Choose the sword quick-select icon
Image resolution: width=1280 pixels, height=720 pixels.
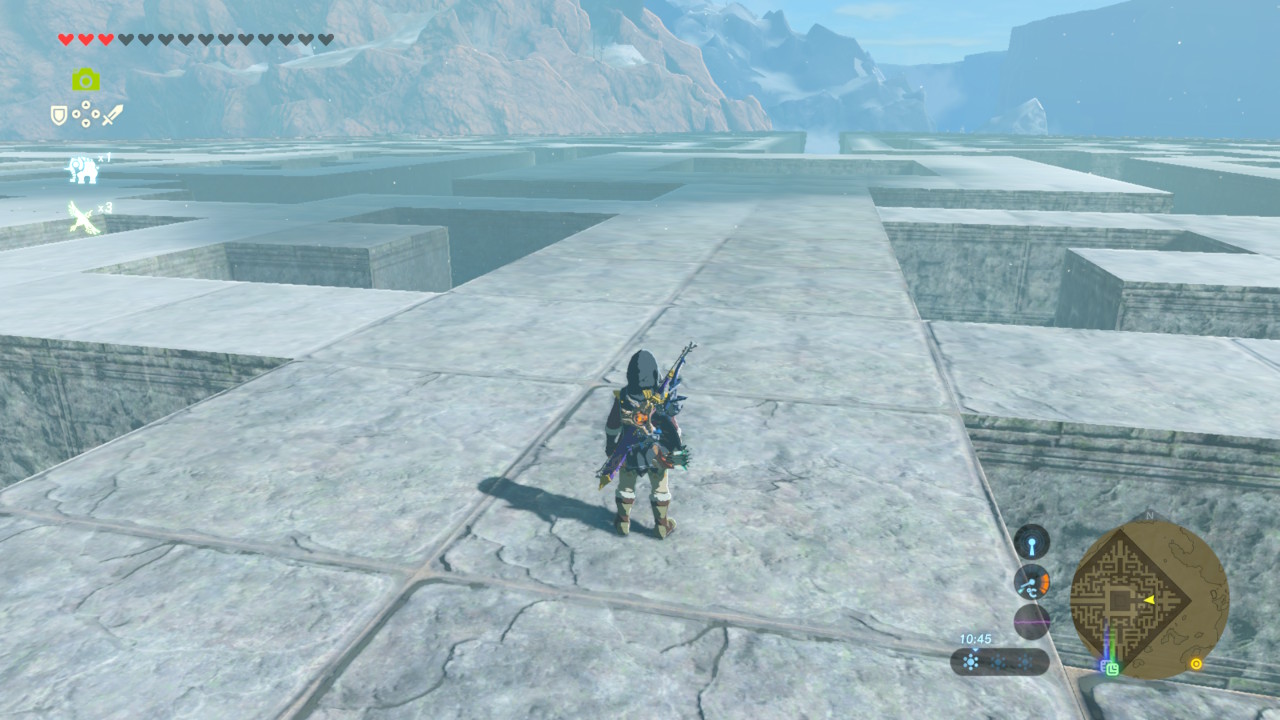112,115
